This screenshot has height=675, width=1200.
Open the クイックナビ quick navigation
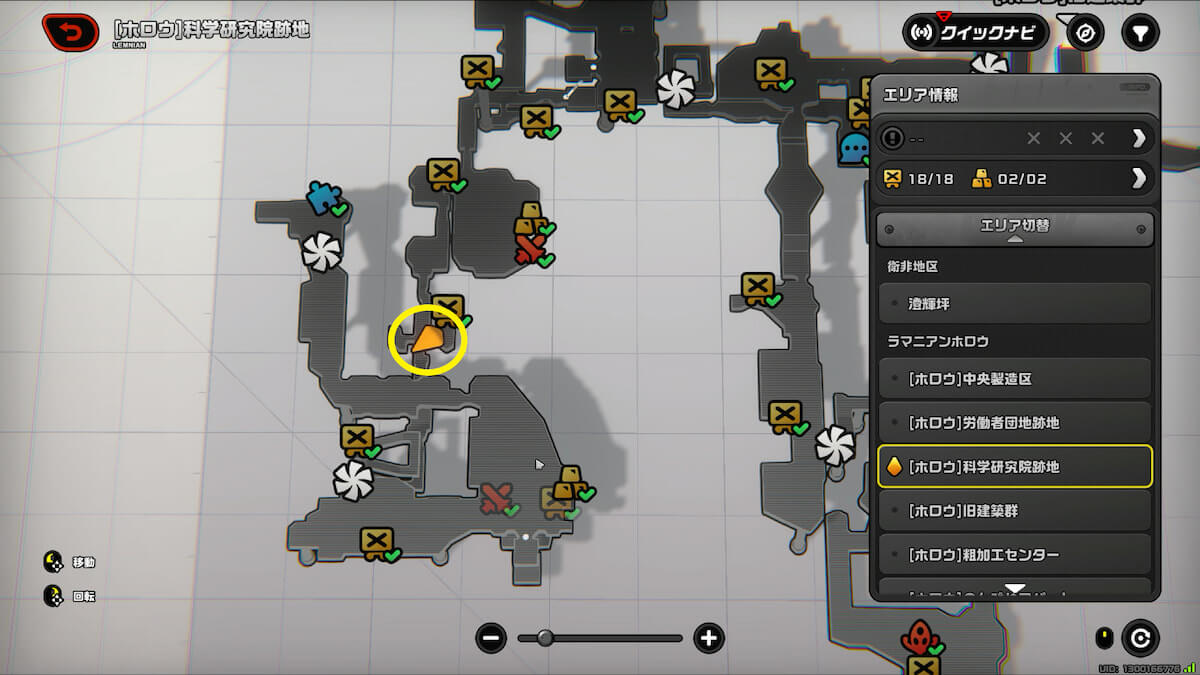click(x=975, y=33)
